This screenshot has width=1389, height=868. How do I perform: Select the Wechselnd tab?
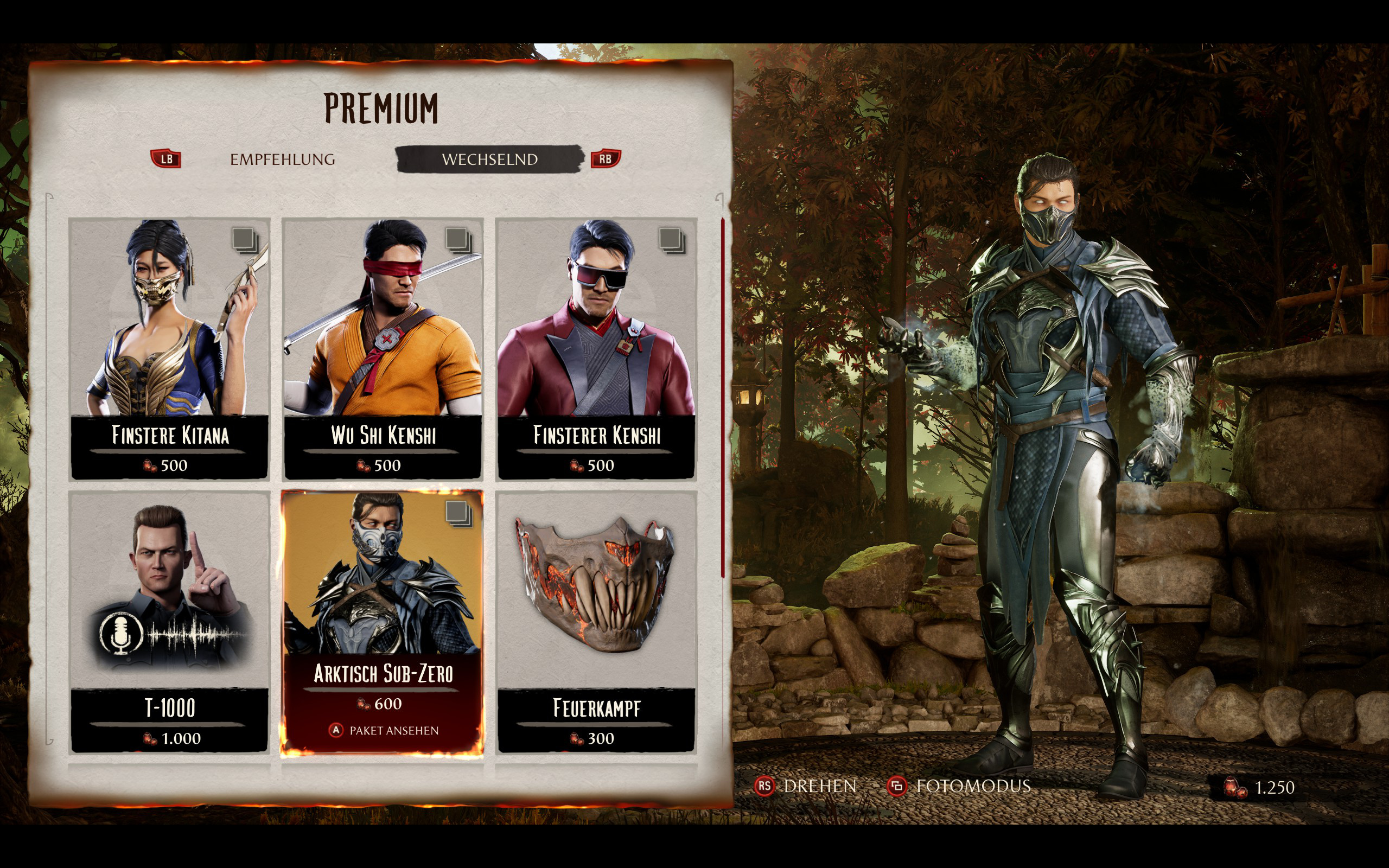[x=489, y=159]
